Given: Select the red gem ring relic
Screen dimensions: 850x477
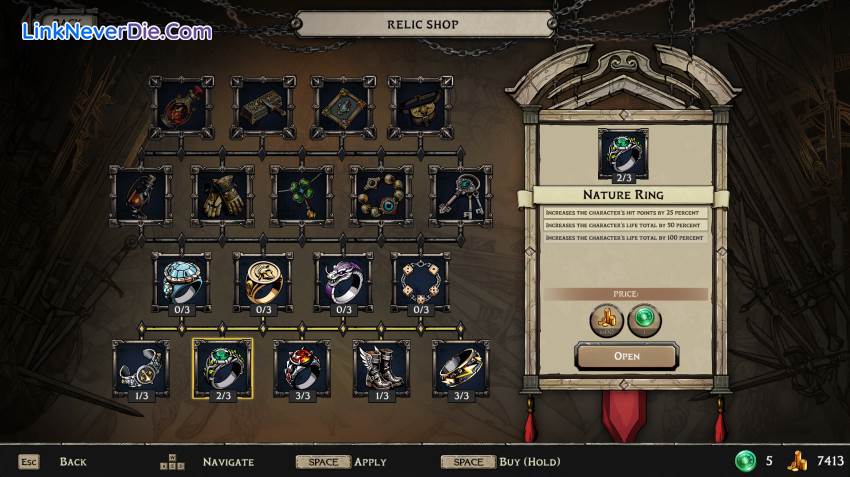Looking at the screenshot, I should click(302, 367).
